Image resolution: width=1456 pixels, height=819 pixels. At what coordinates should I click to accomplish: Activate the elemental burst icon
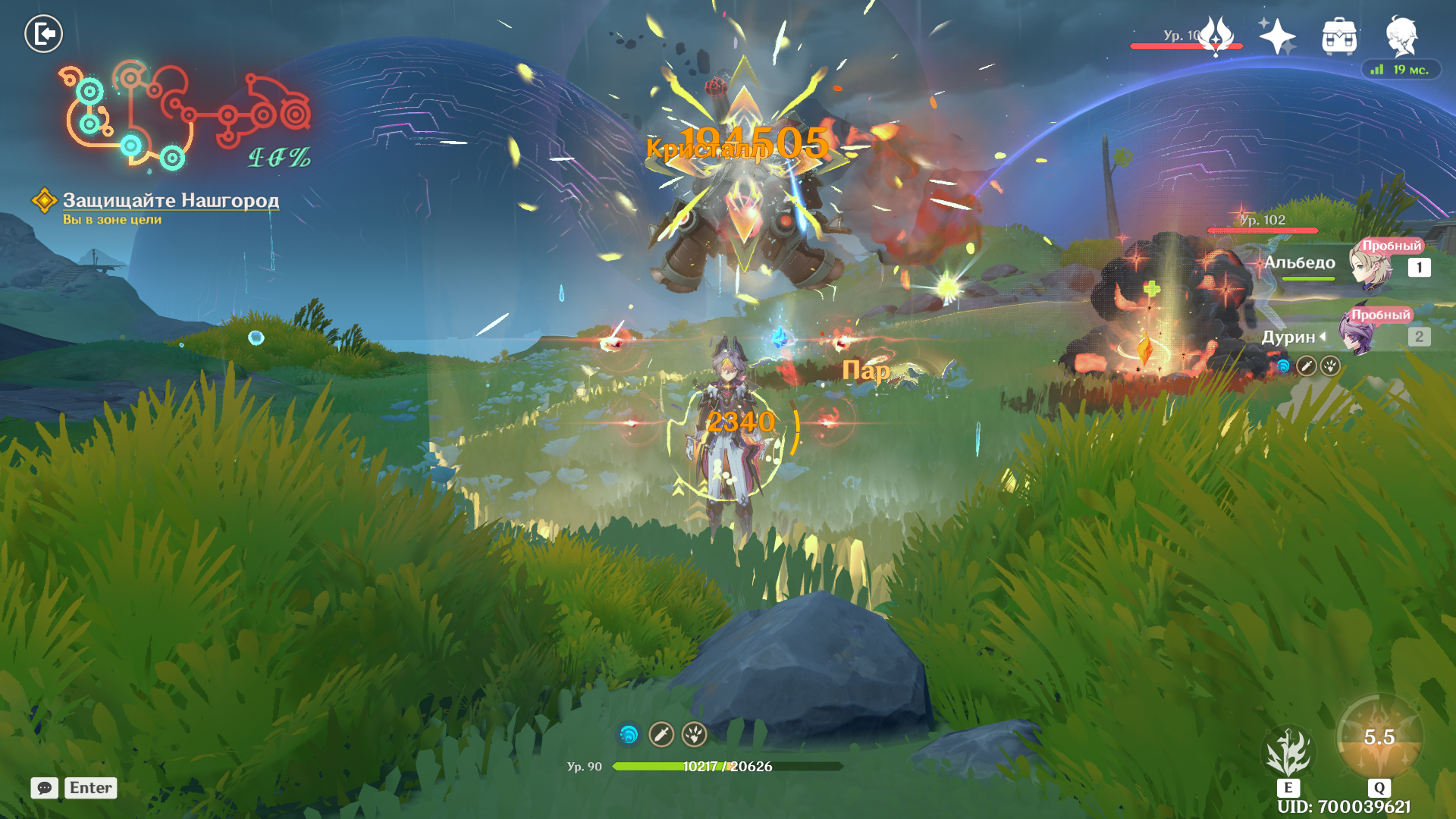pyautogui.click(x=1379, y=737)
